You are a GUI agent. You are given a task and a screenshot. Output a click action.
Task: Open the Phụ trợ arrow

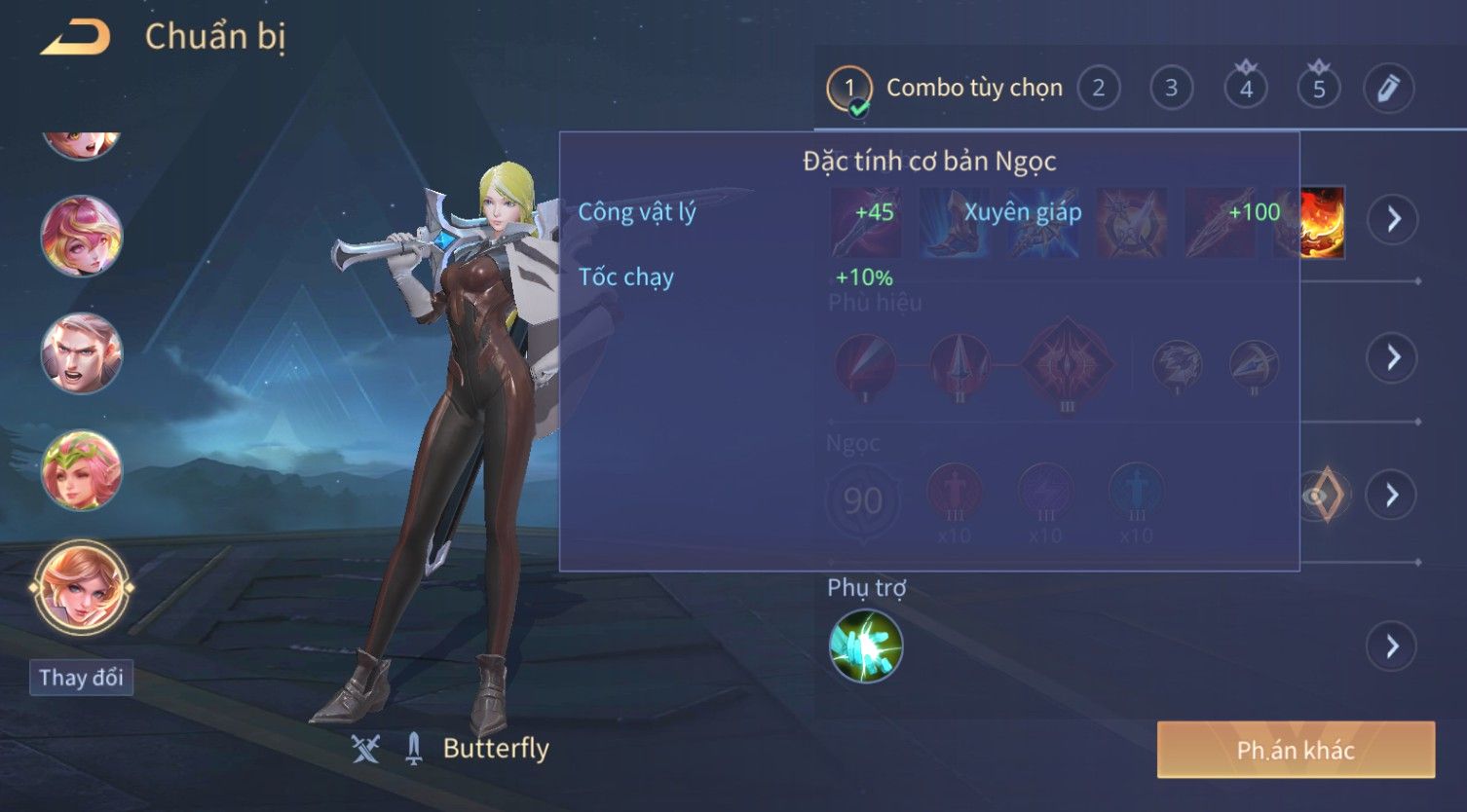coord(1393,646)
